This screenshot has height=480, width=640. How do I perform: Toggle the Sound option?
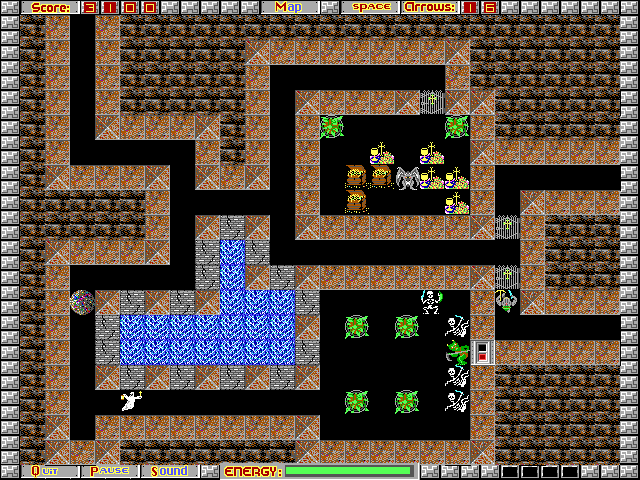pos(170,471)
